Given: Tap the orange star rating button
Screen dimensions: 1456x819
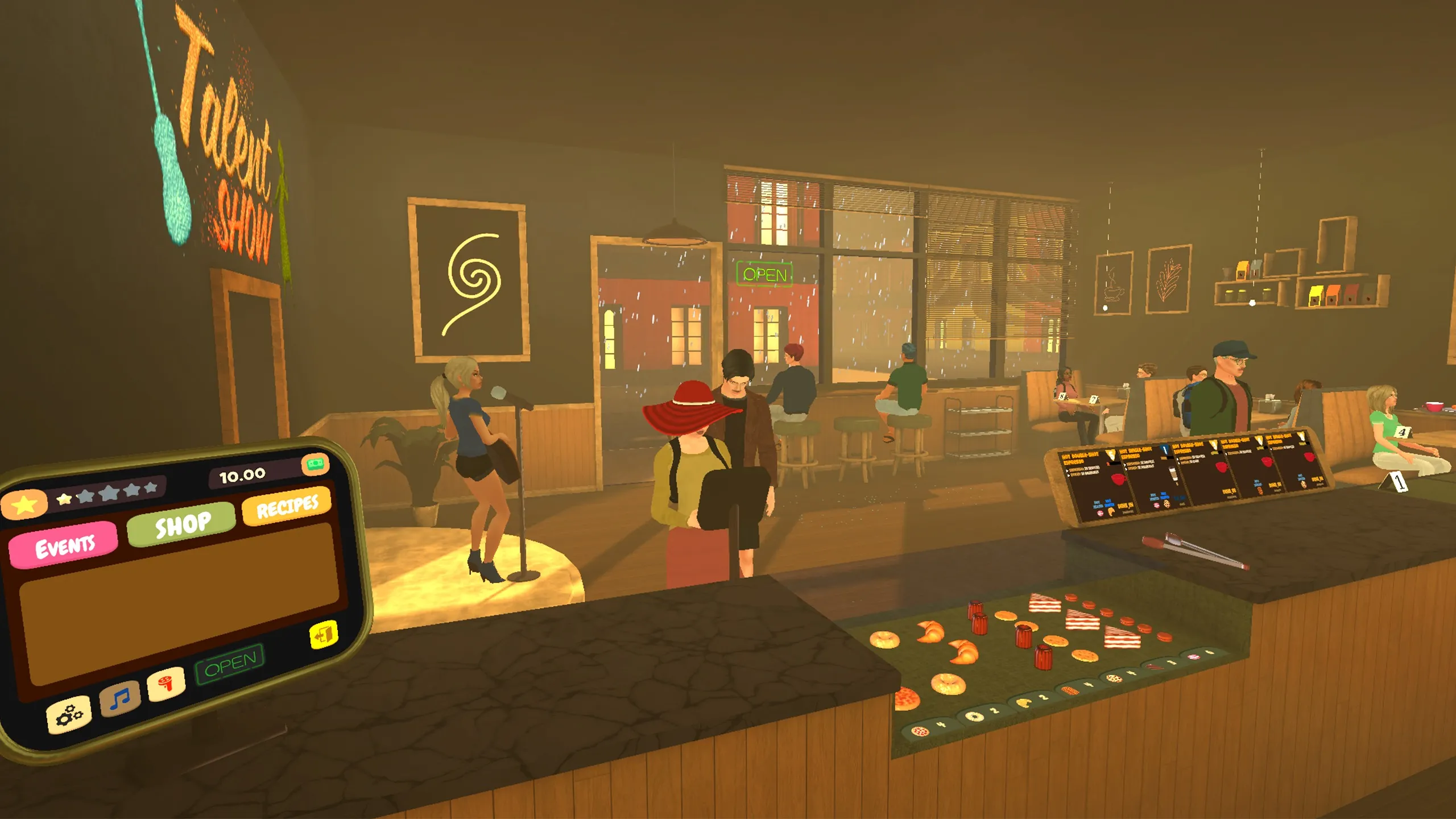Looking at the screenshot, I should click(24, 504).
